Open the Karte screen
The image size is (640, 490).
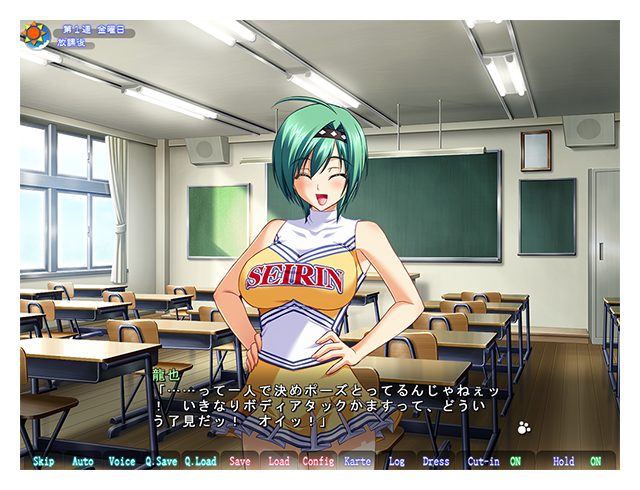point(357,461)
